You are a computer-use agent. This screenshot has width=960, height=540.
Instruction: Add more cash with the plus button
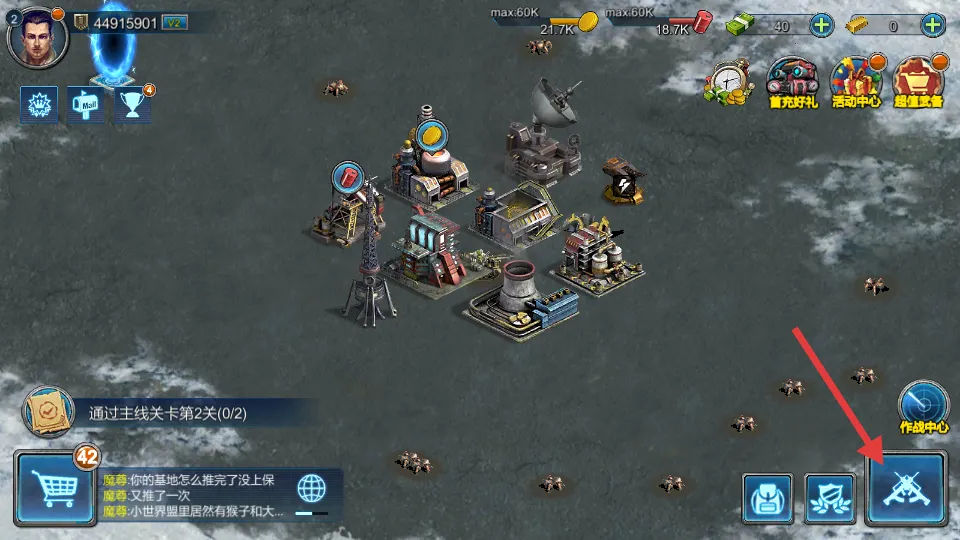821,26
